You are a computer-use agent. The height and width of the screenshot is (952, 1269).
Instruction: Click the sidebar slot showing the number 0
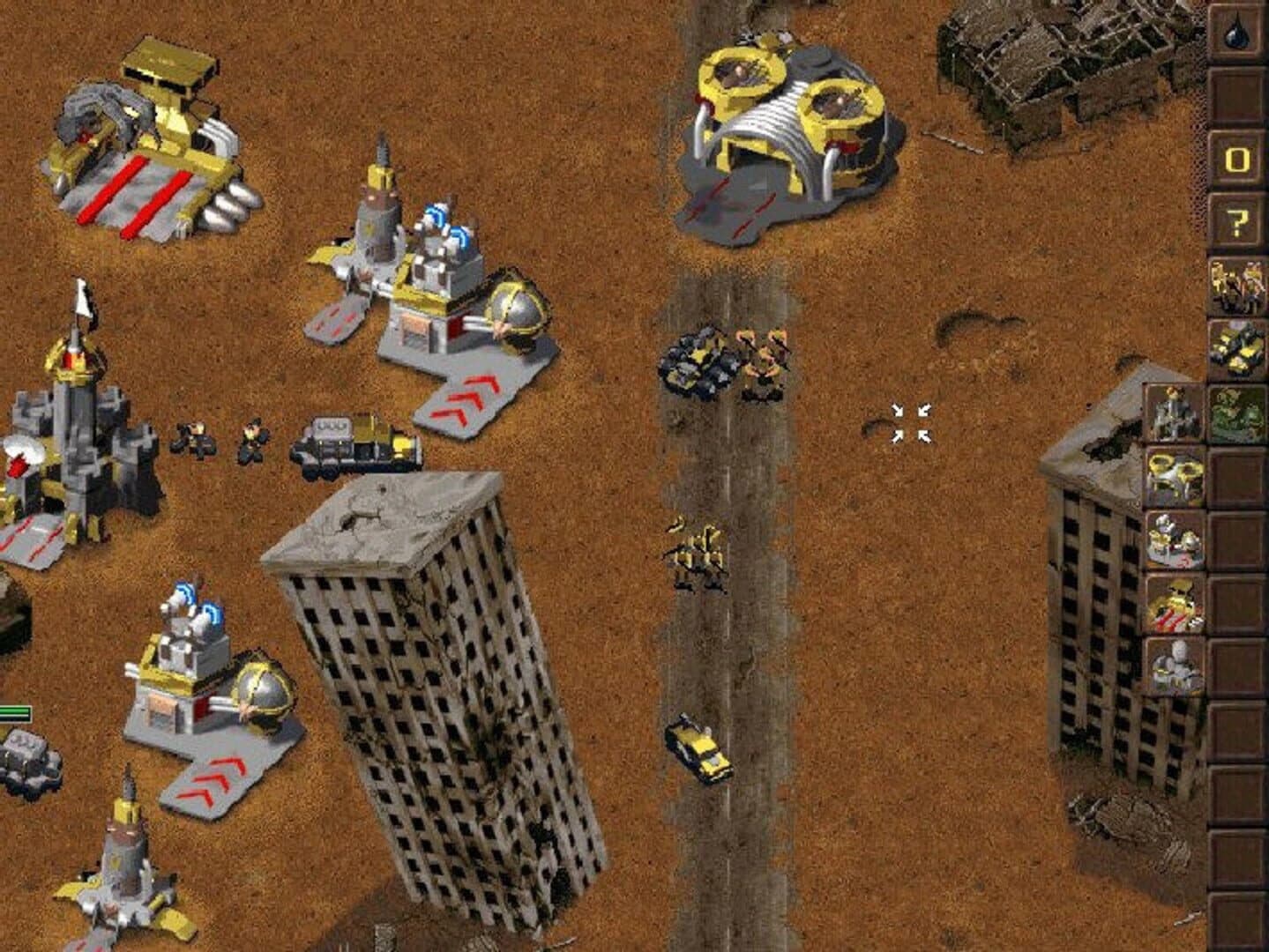coord(1238,157)
